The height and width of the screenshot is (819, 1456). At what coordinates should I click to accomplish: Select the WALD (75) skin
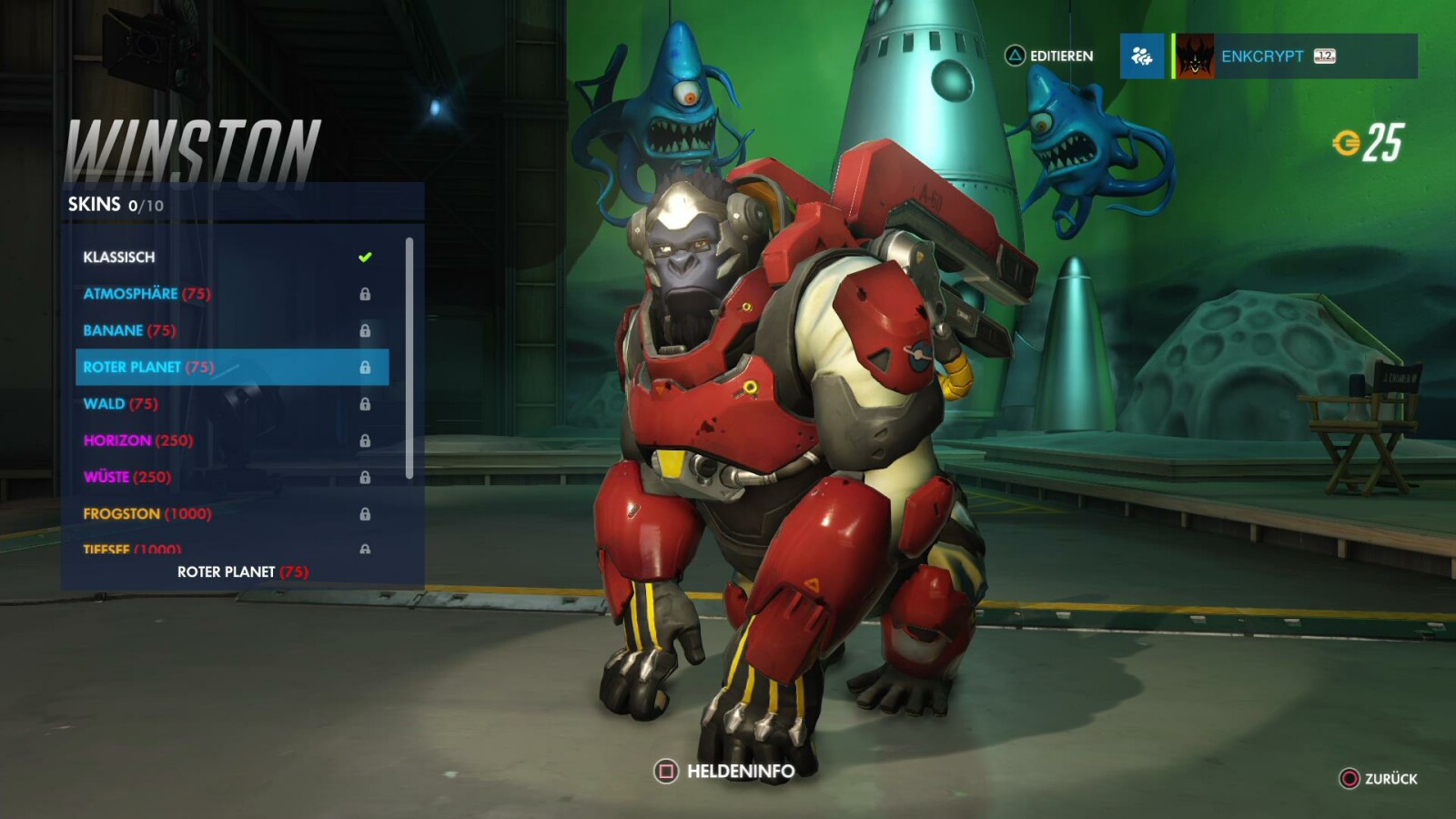click(182, 403)
